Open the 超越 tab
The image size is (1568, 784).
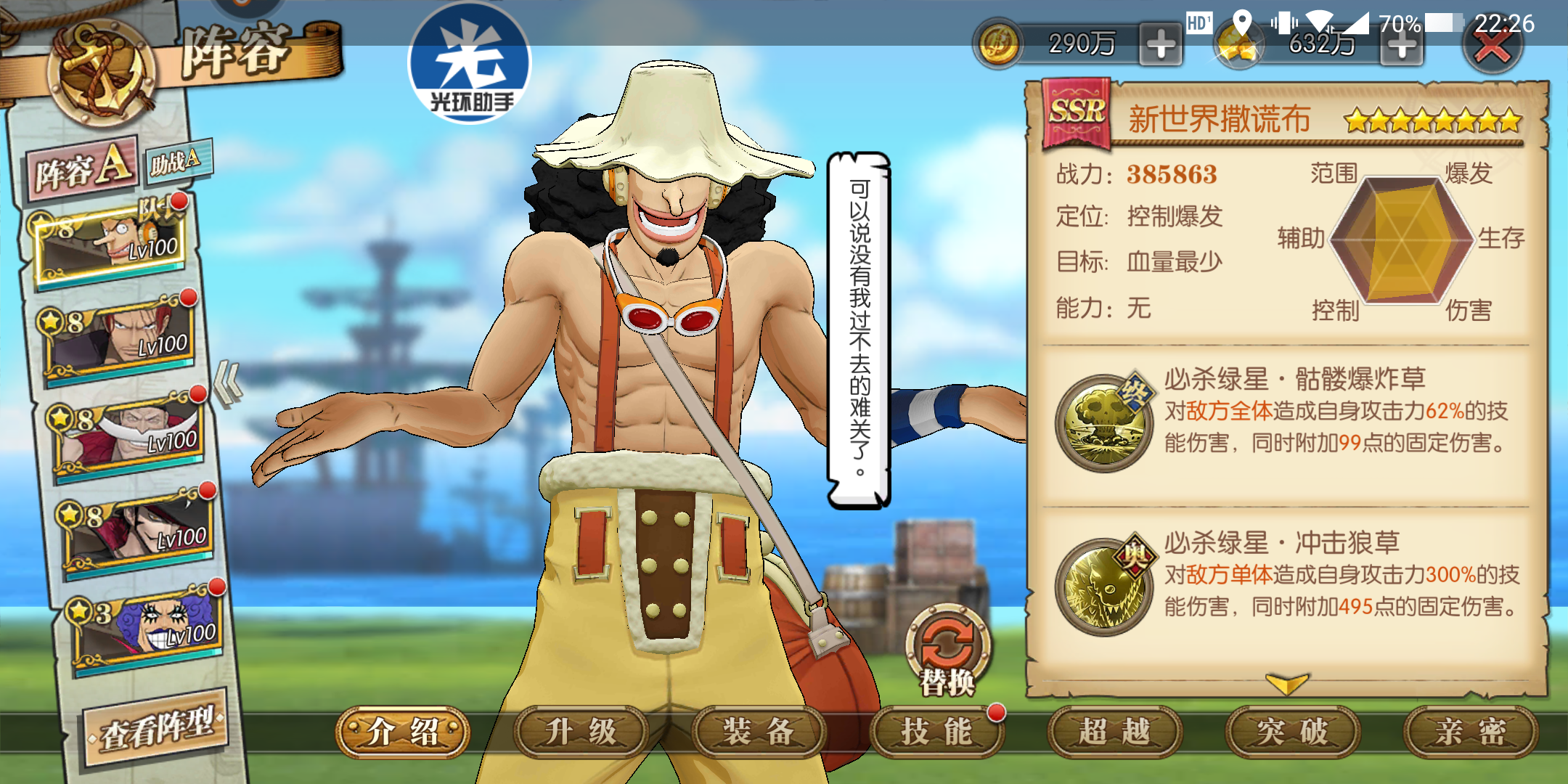tap(1114, 732)
